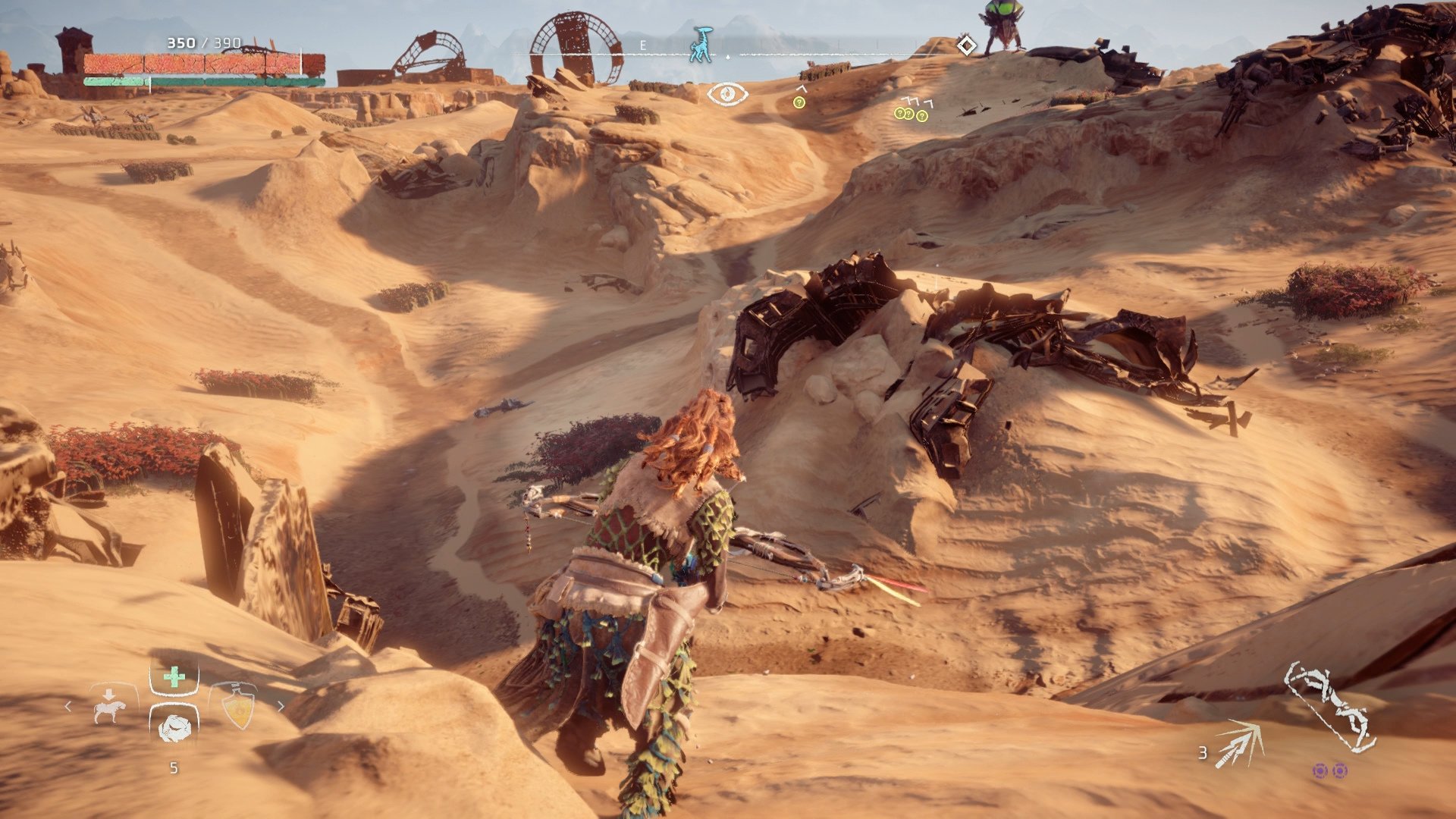
Task: Select the healing medicine pouch icon
Action: (174, 677)
